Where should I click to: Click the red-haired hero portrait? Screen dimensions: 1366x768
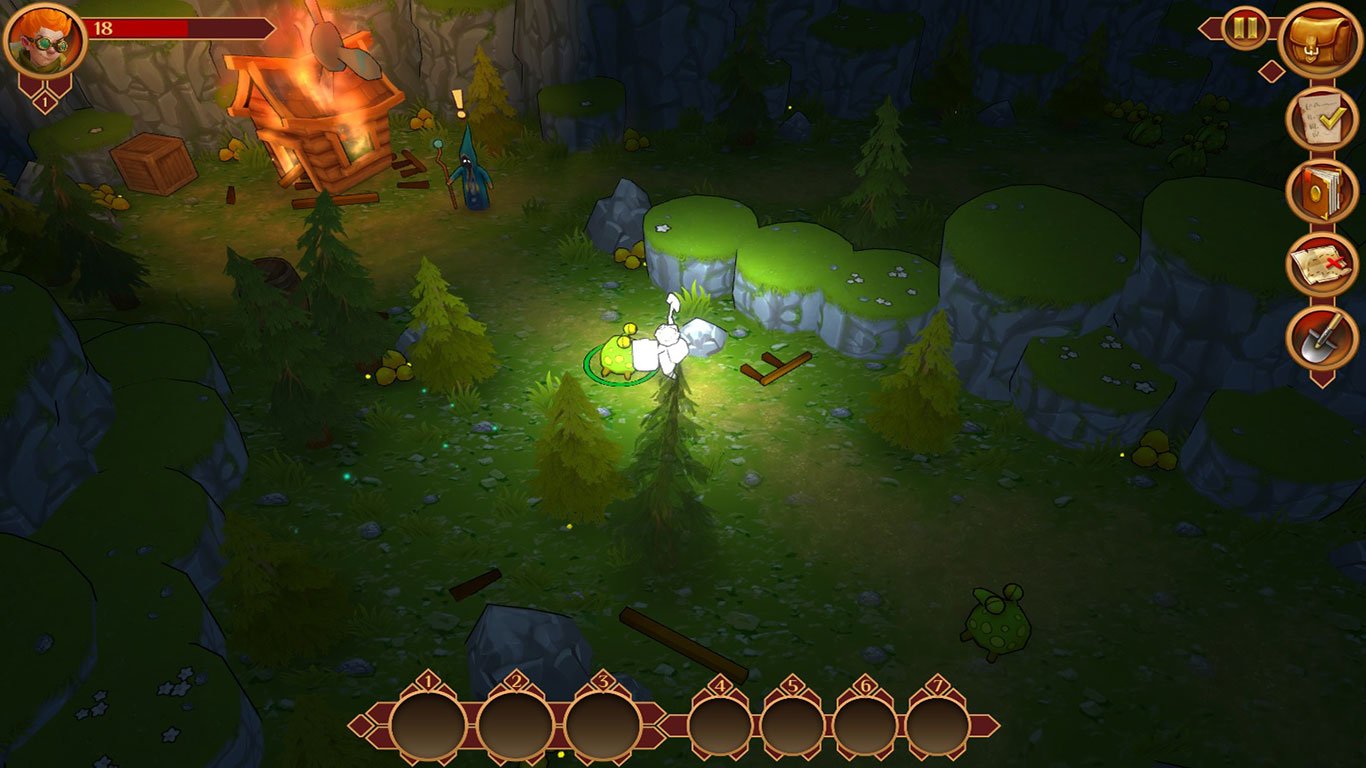(45, 40)
